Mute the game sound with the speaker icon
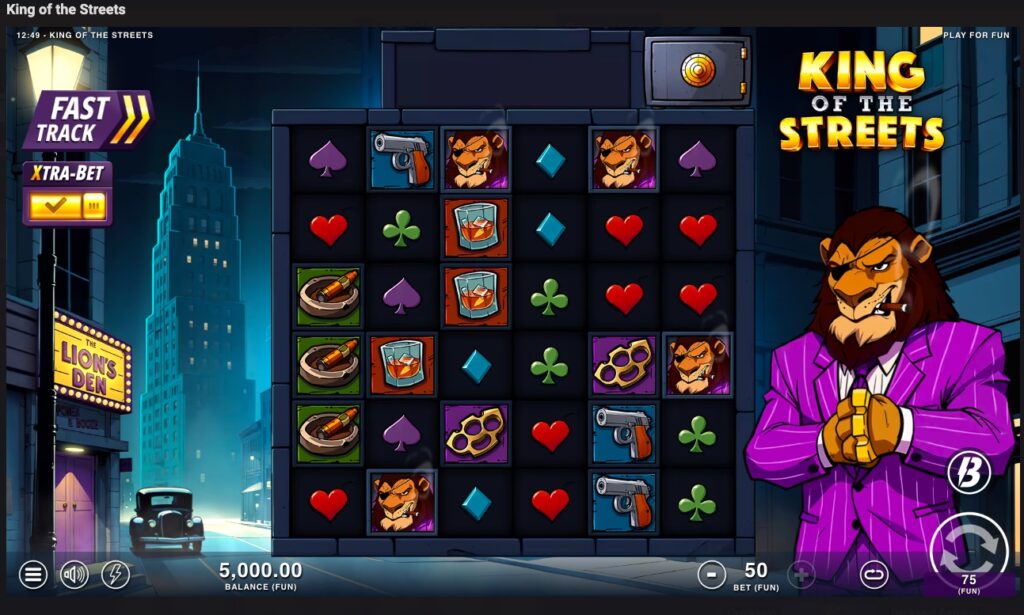This screenshot has width=1024, height=615. (x=75, y=574)
